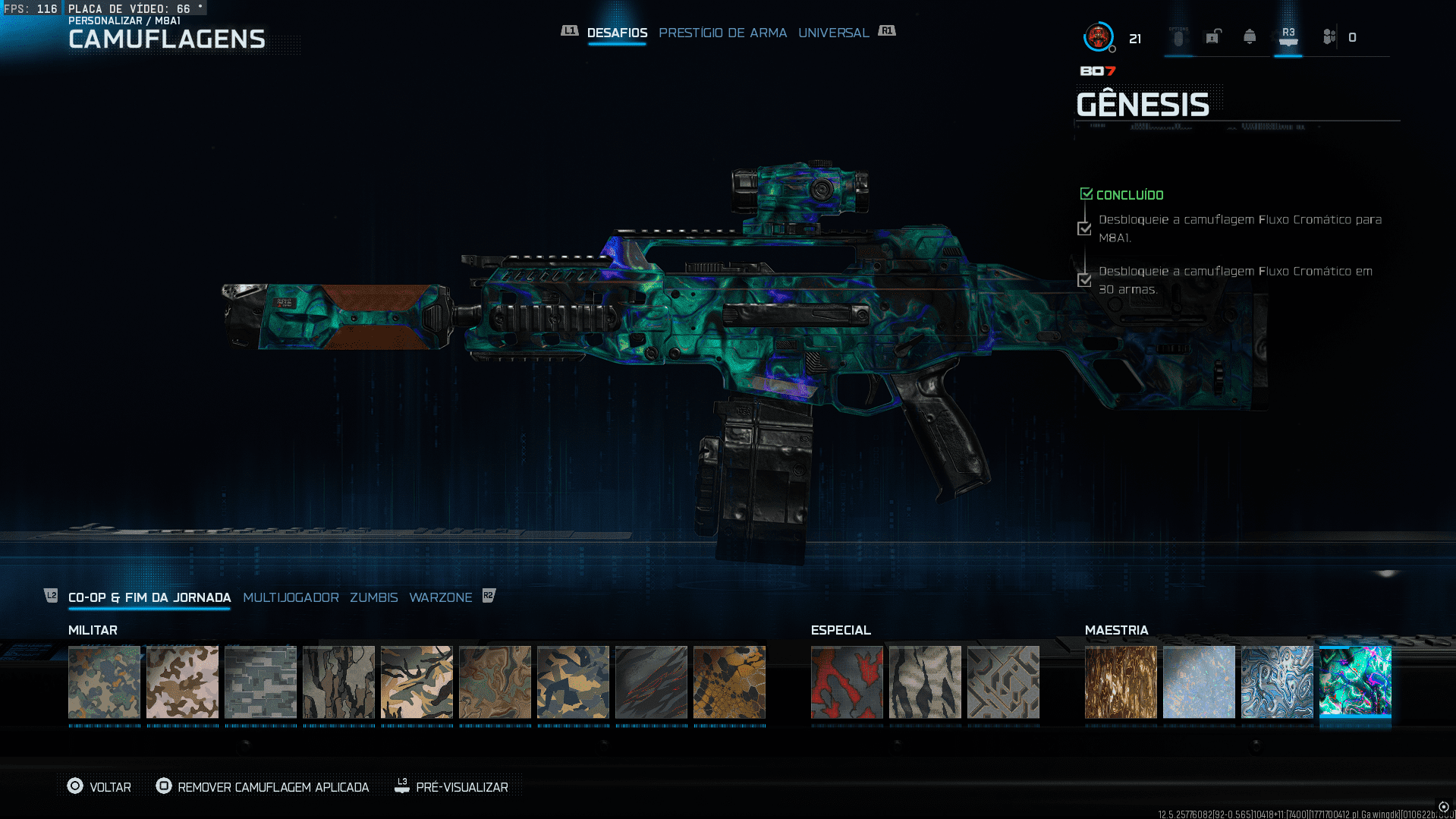This screenshot has height=819, width=1456.
Task: Switch to Multijogador camo category
Action: 291,597
